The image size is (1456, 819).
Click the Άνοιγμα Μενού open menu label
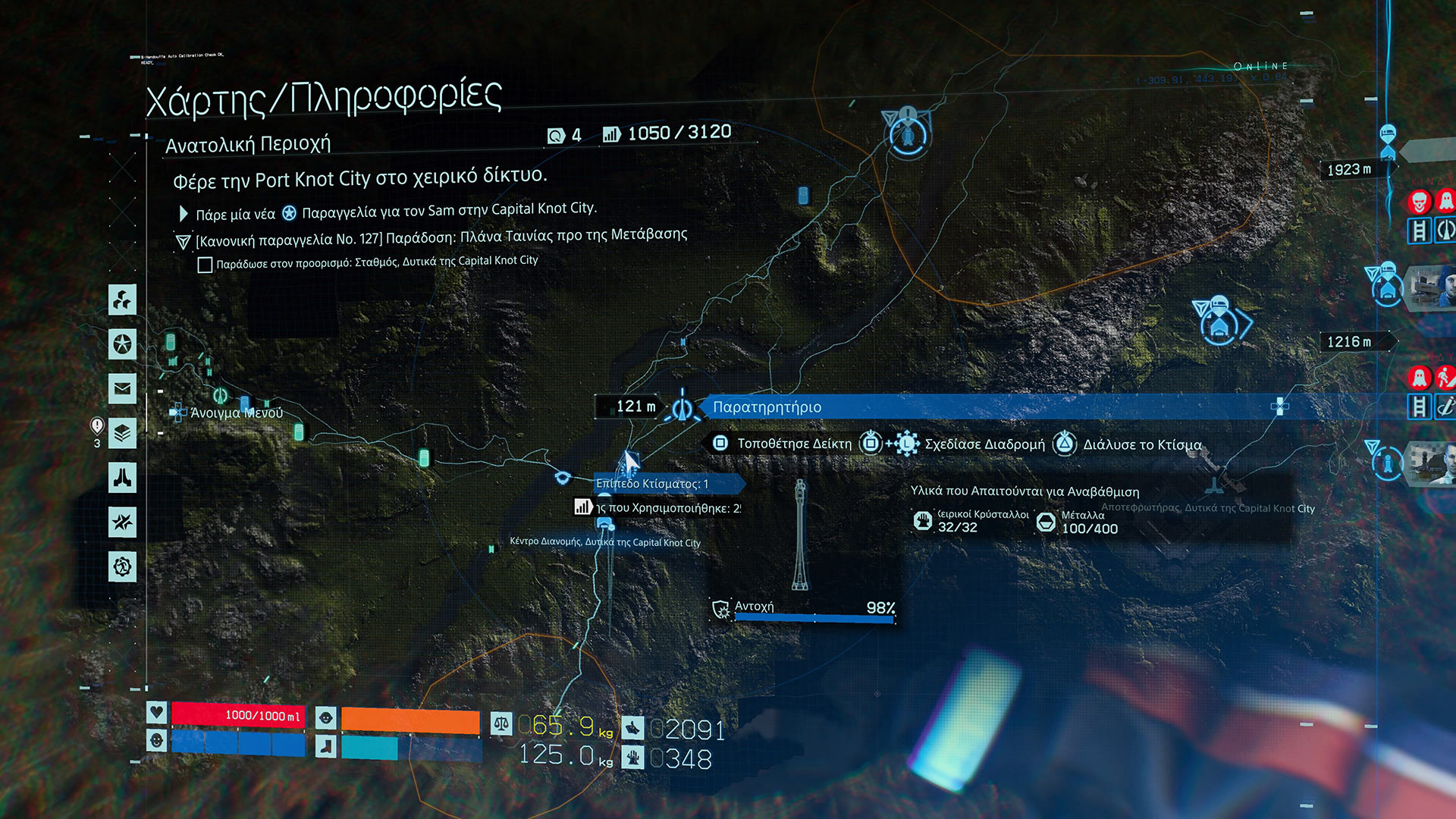point(236,413)
